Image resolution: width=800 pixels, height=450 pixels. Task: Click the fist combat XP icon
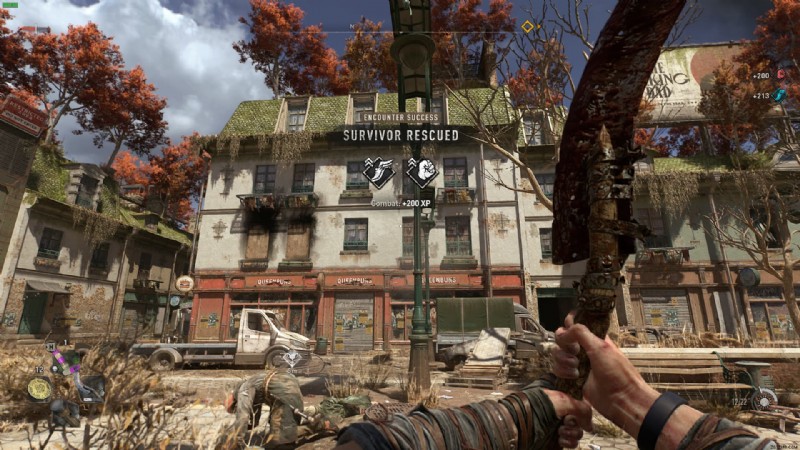tap(422, 172)
